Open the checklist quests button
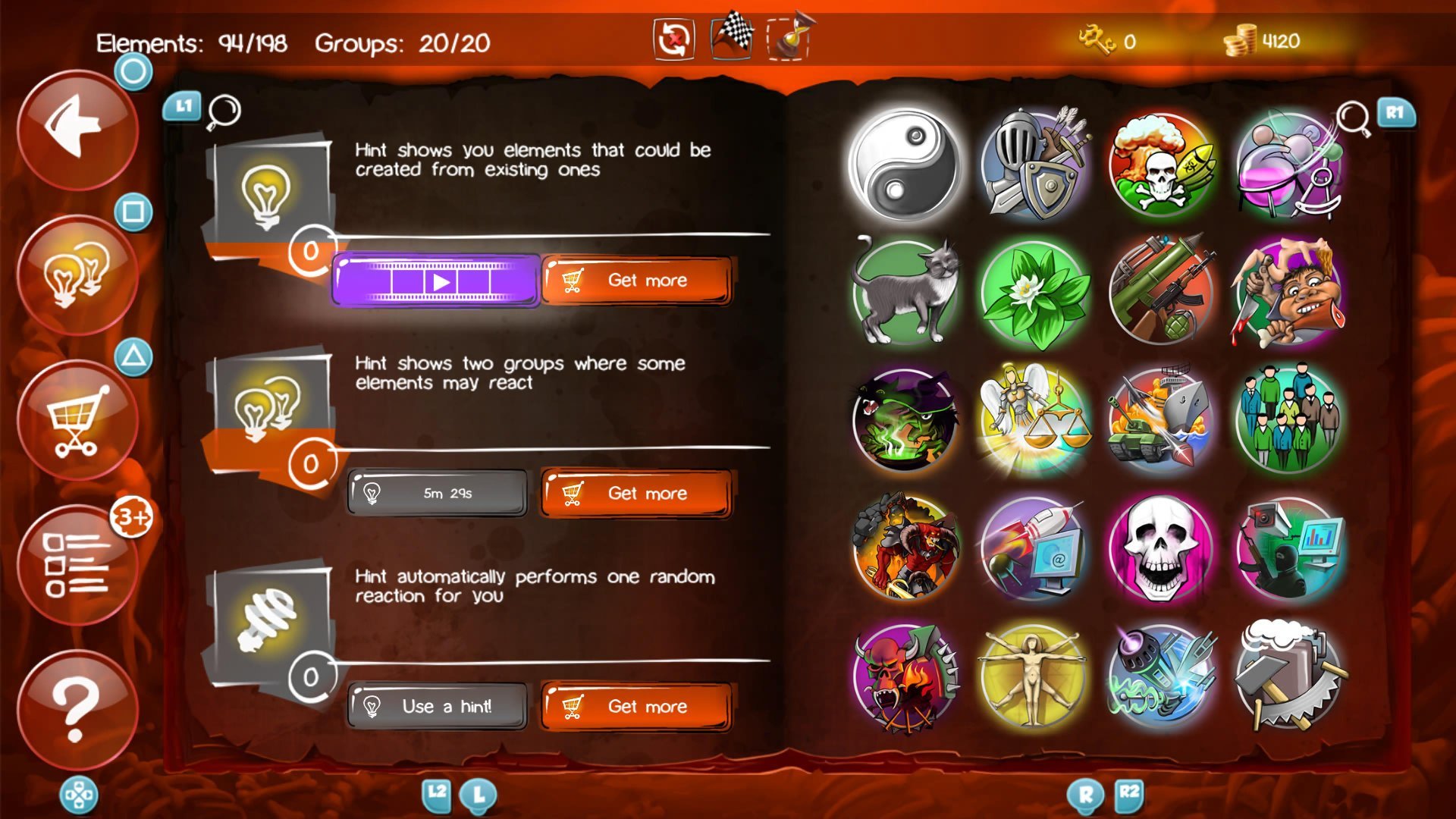 coord(77,565)
